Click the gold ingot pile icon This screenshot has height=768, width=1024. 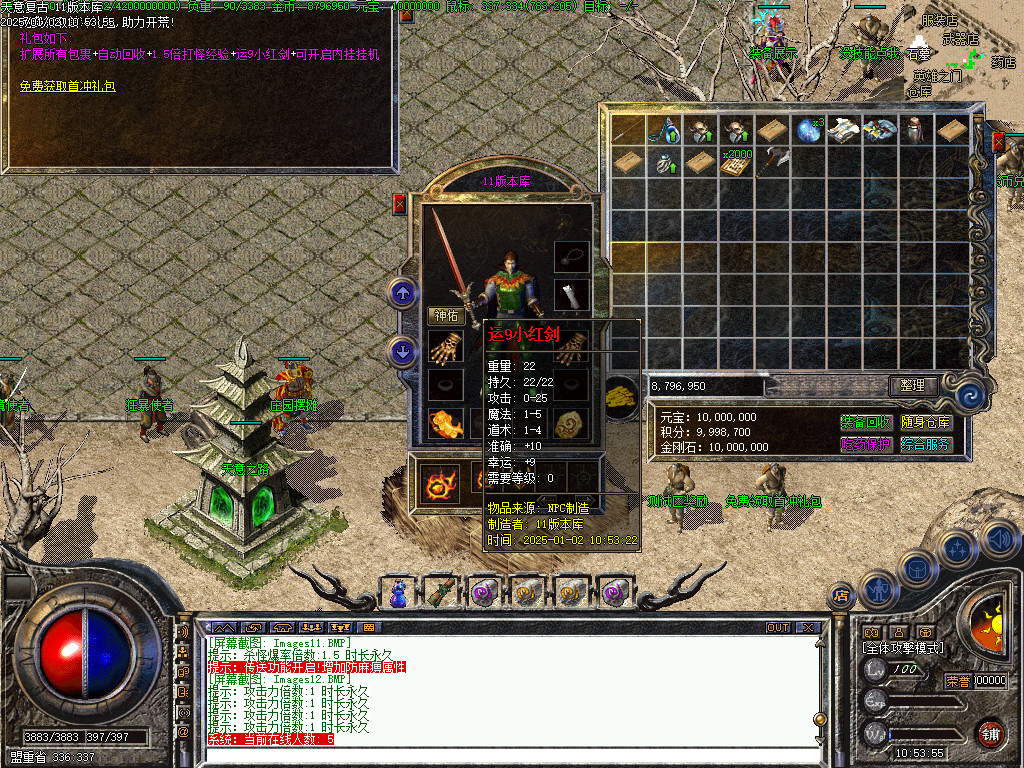tap(622, 395)
